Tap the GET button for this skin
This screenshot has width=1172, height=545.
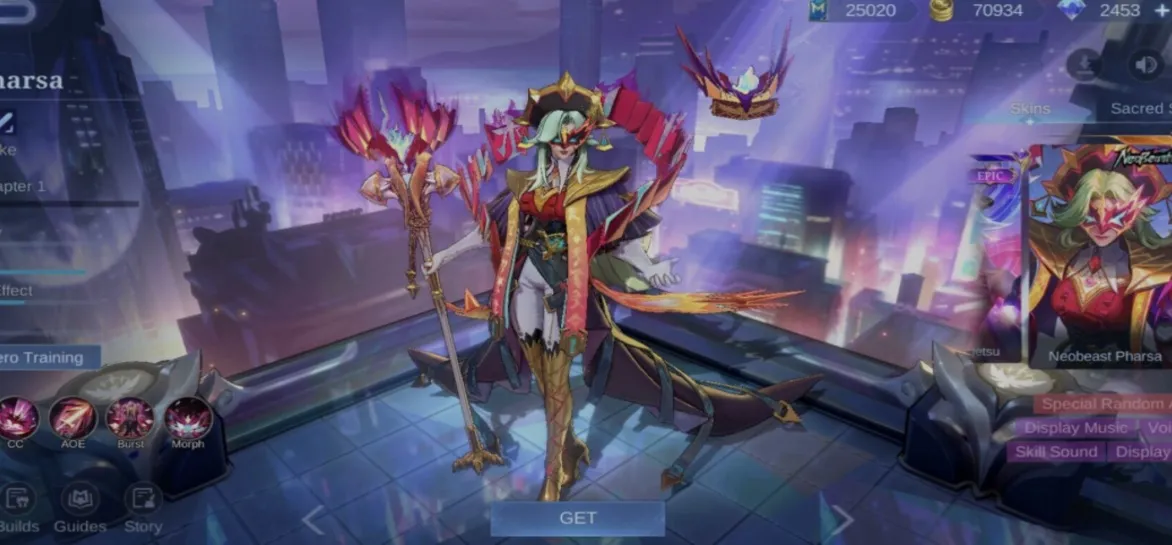[577, 518]
